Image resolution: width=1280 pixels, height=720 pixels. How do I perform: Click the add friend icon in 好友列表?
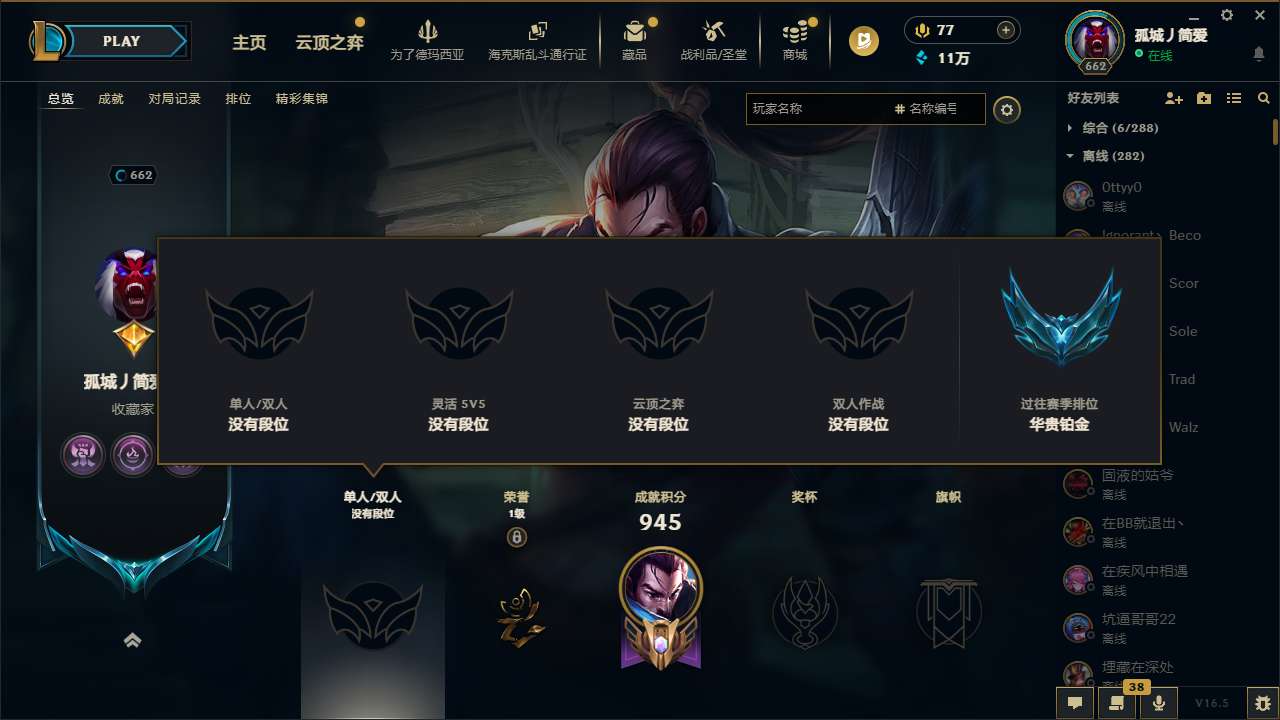tap(1173, 98)
